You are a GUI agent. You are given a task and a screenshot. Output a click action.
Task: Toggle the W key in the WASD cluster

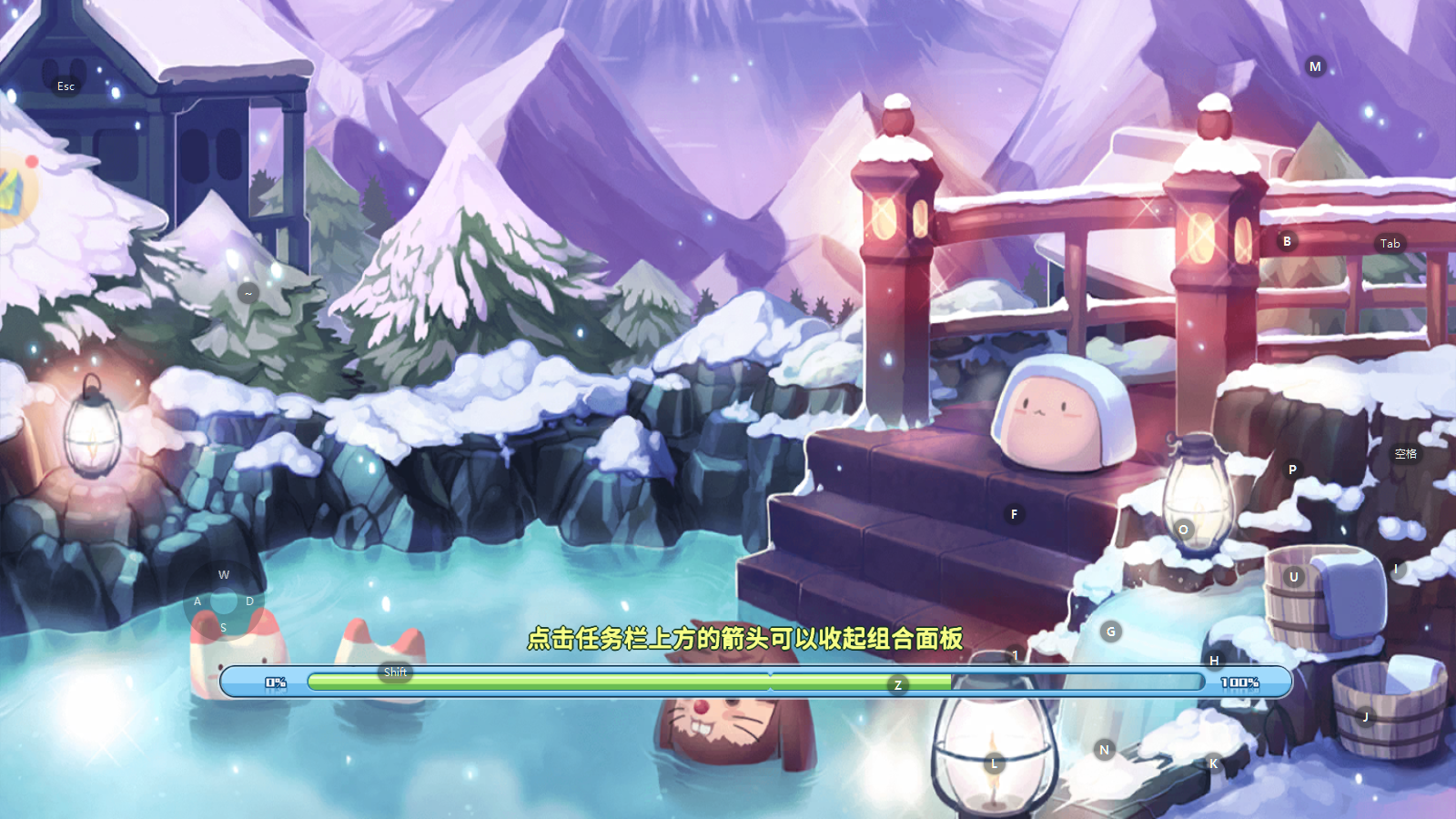coord(223,574)
